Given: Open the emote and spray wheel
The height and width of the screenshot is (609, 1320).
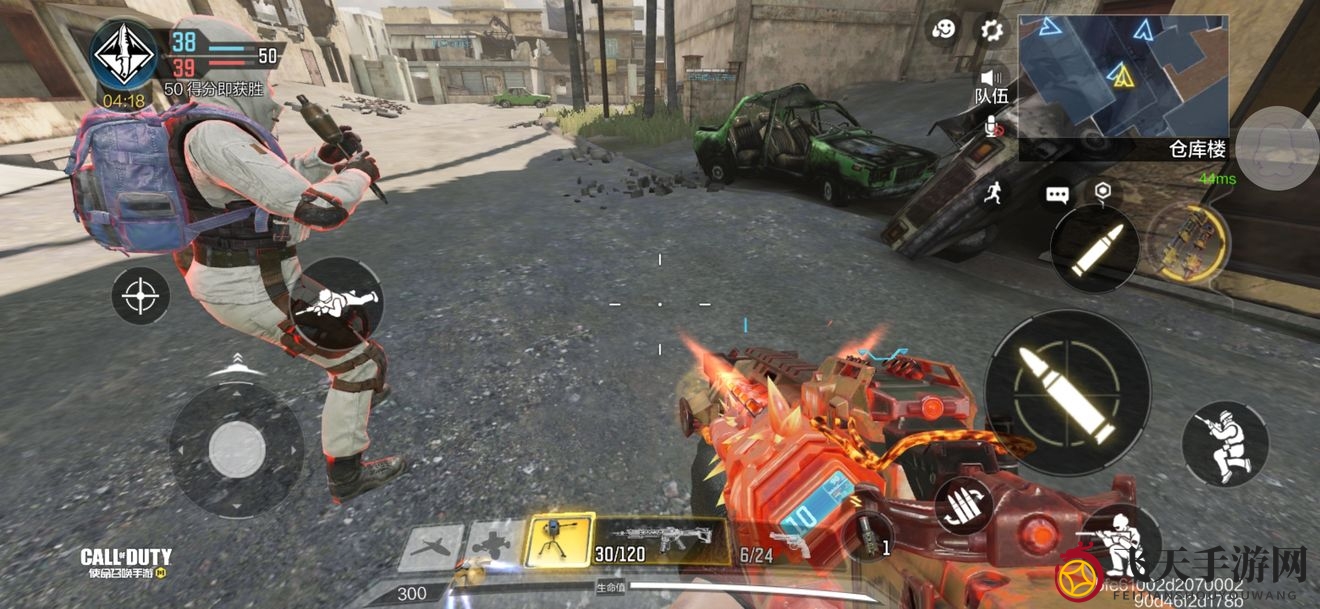Looking at the screenshot, I should pos(942,31).
